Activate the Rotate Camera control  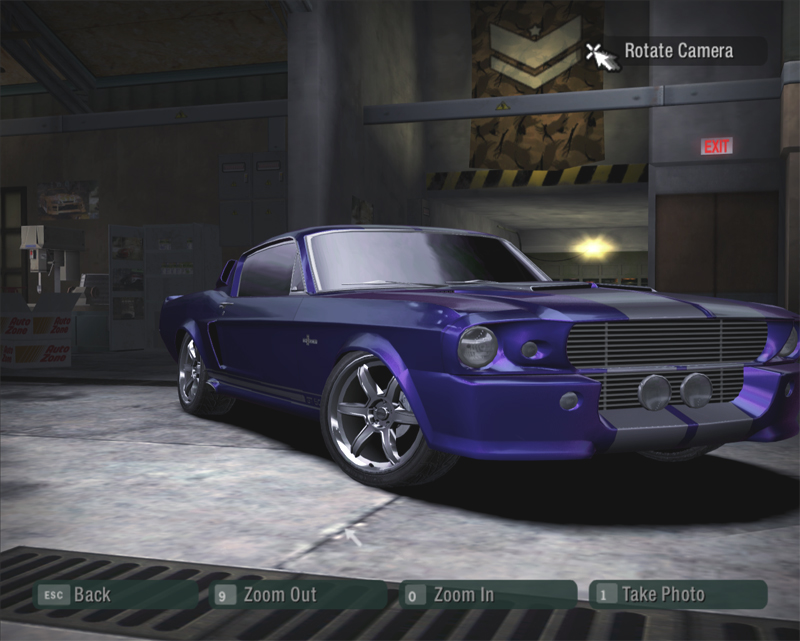point(677,51)
